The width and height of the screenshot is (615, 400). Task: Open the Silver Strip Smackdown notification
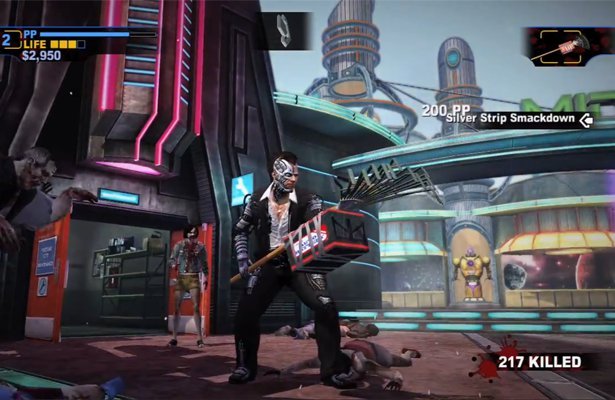[510, 121]
